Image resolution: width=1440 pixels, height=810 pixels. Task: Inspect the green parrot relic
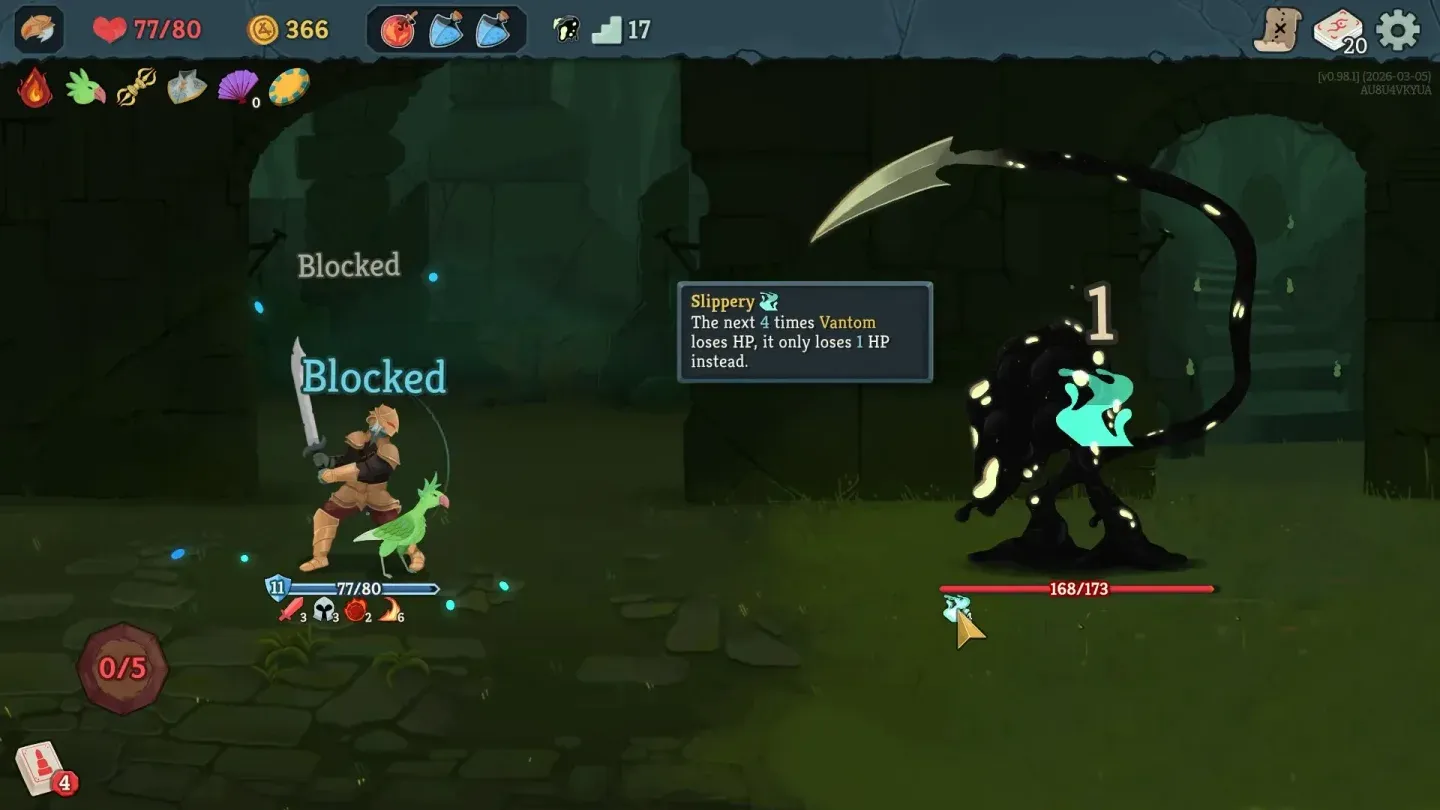tap(86, 88)
